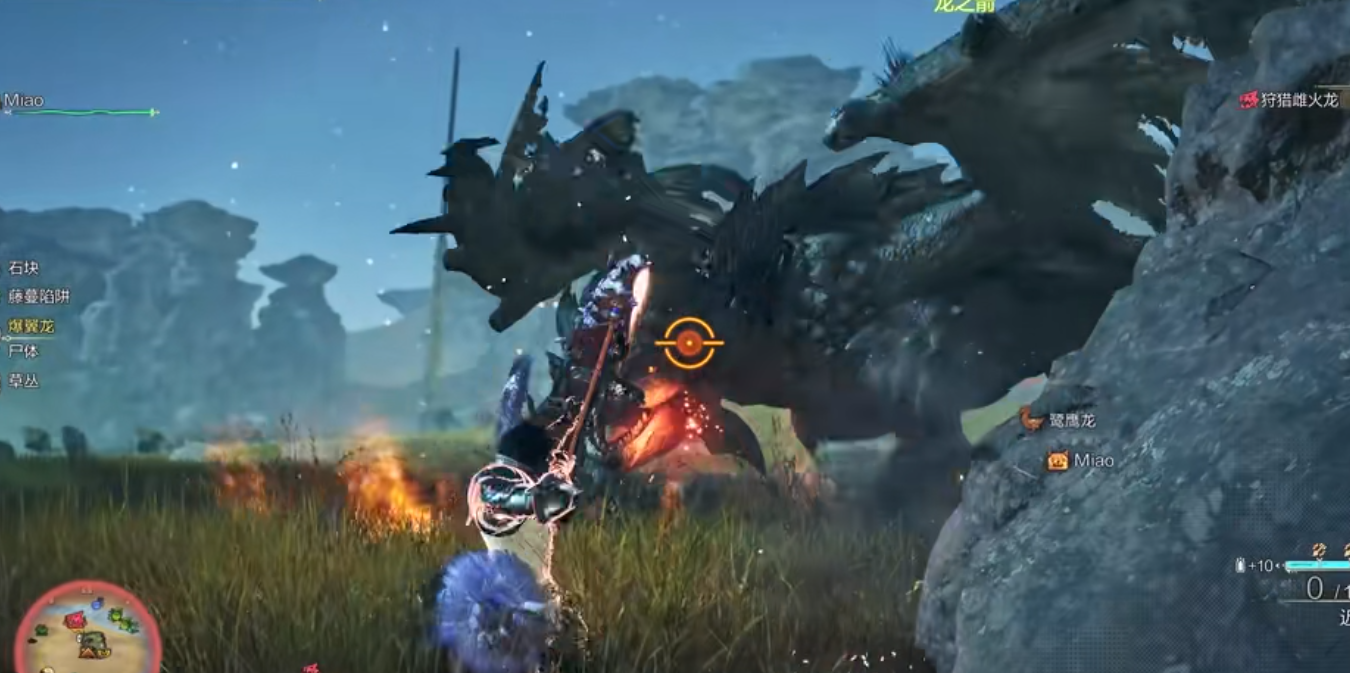The width and height of the screenshot is (1350, 673).
Task: Select 石块 in the target list
Action: pyautogui.click(x=24, y=268)
